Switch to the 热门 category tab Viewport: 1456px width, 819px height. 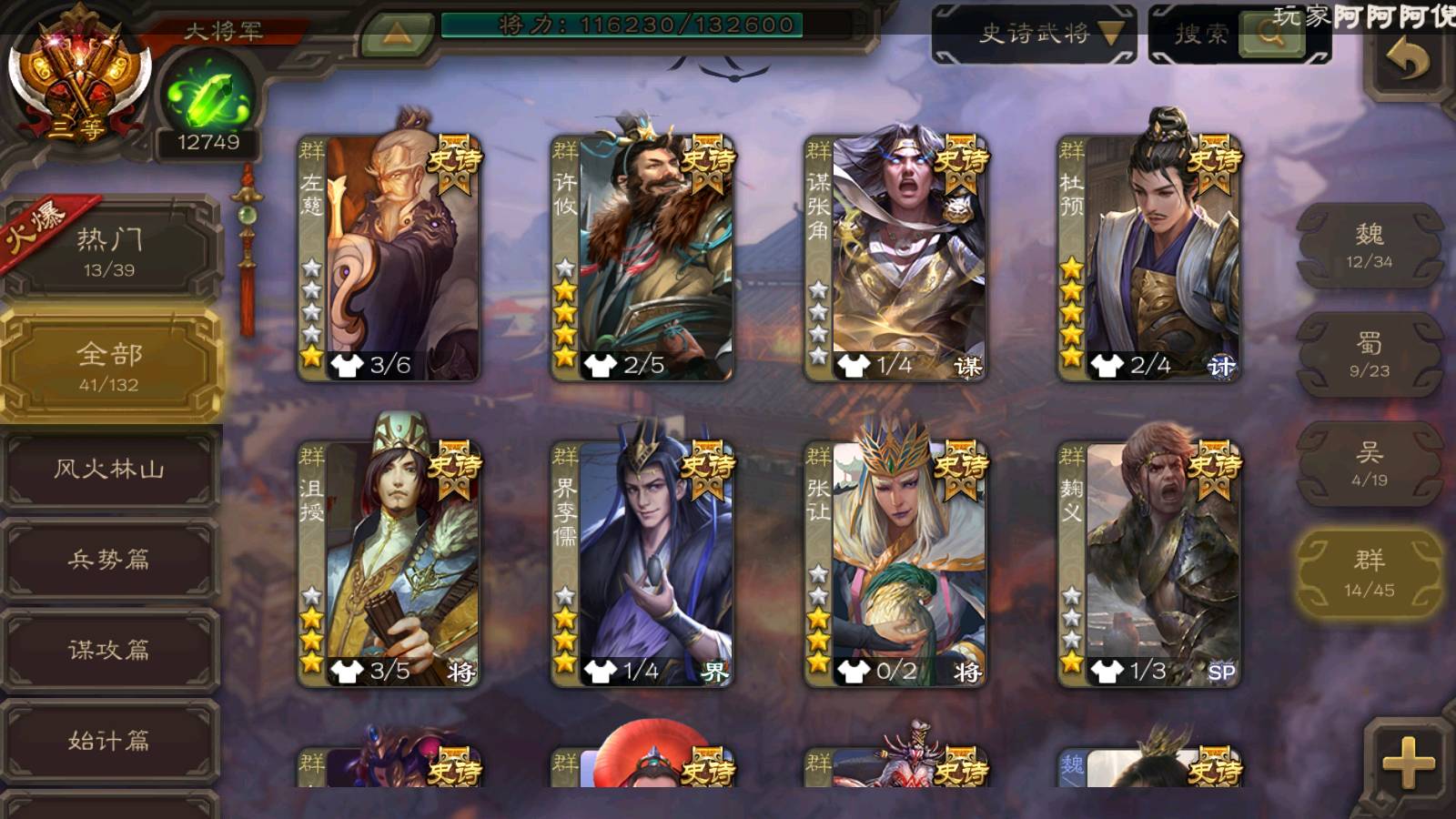pos(110,251)
